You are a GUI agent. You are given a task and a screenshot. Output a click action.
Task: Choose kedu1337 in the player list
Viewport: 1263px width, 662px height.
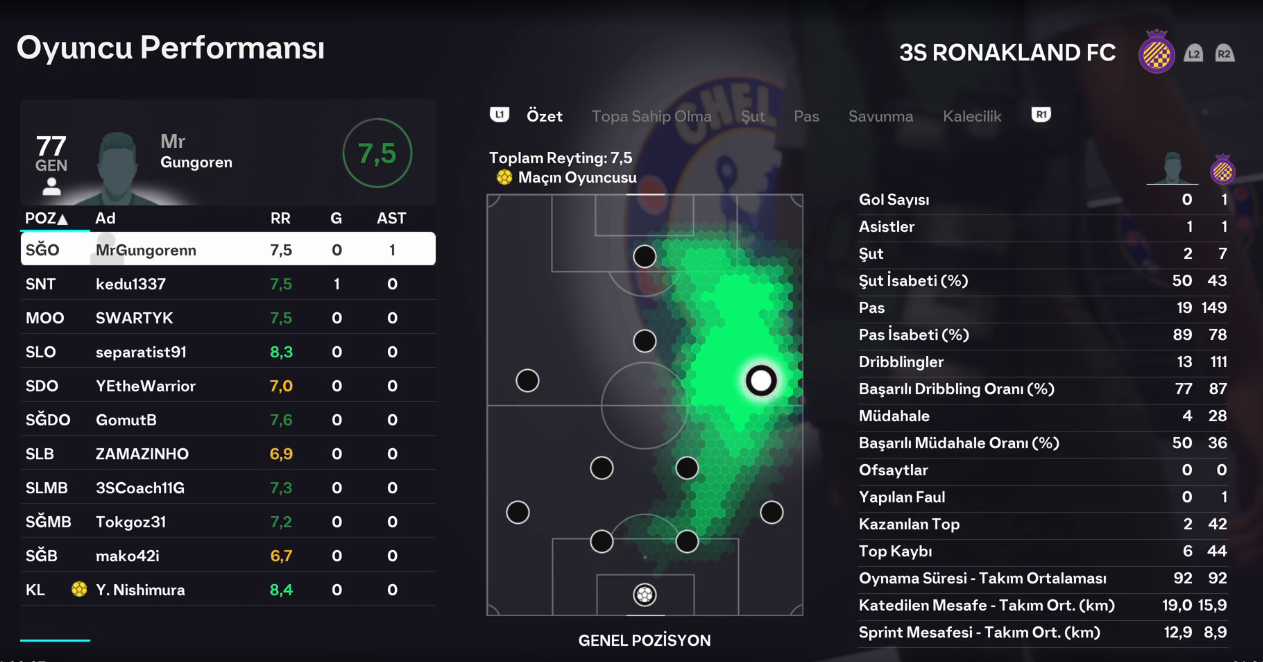pos(228,284)
